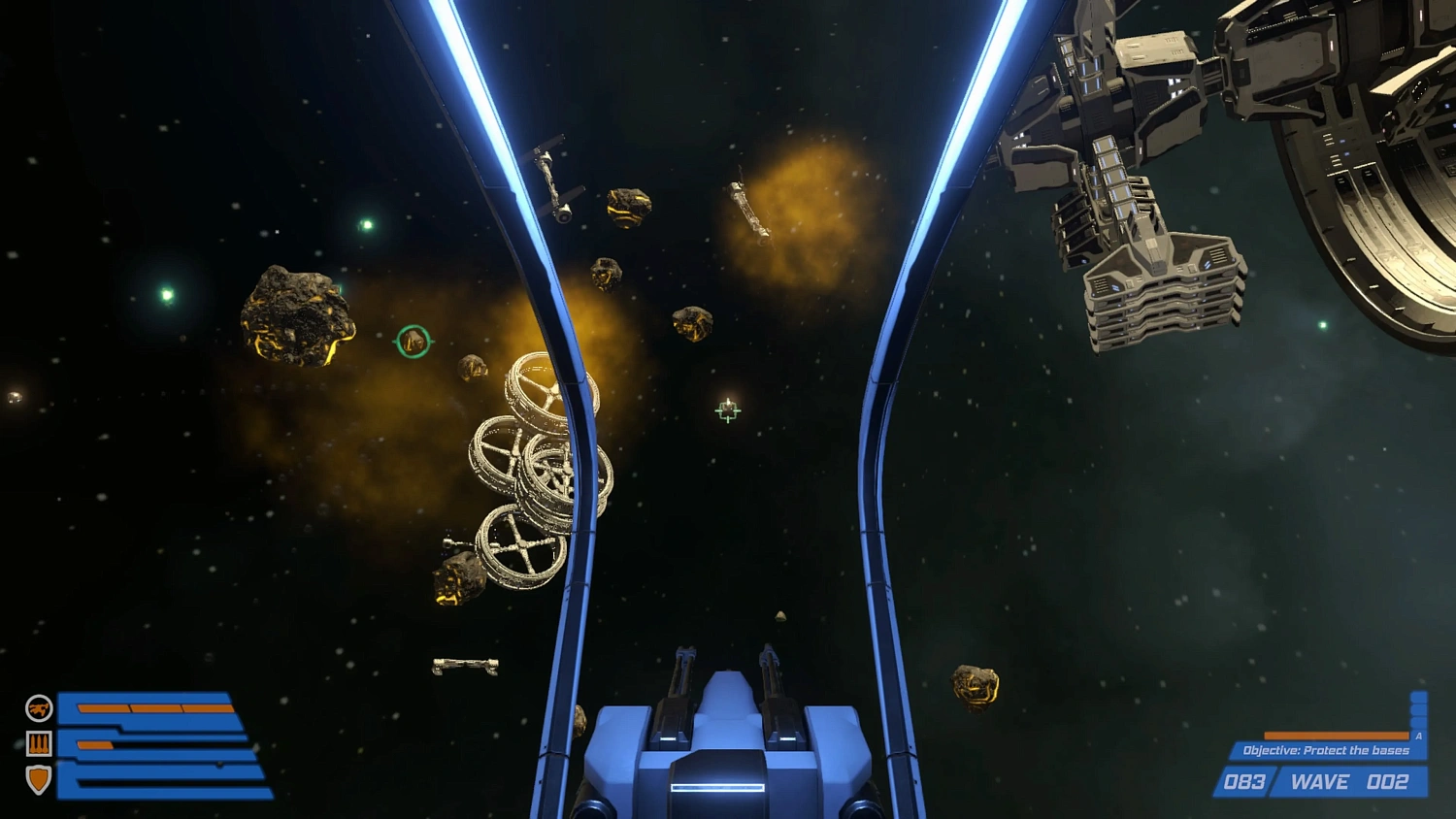Click the Objective: Protect the bases banner
The width and height of the screenshot is (1456, 819).
[1325, 750]
